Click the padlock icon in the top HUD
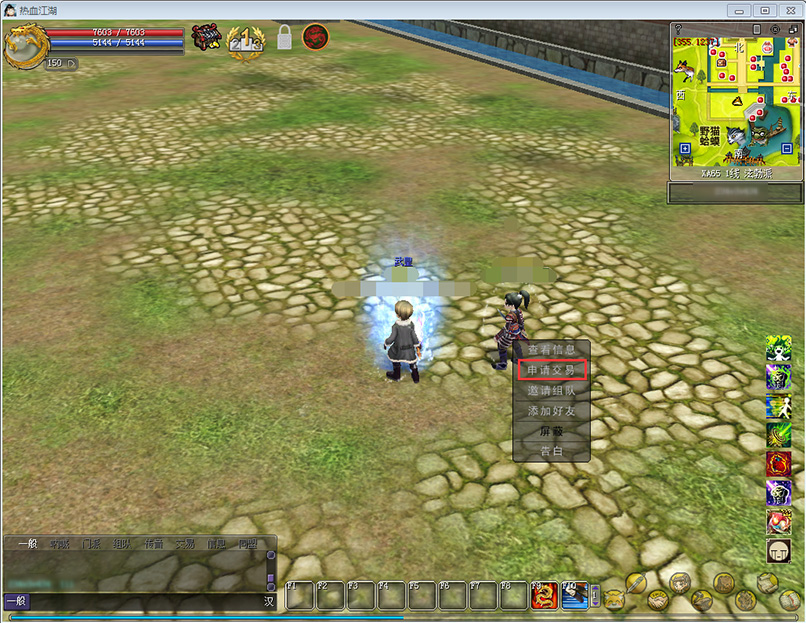 pos(283,39)
